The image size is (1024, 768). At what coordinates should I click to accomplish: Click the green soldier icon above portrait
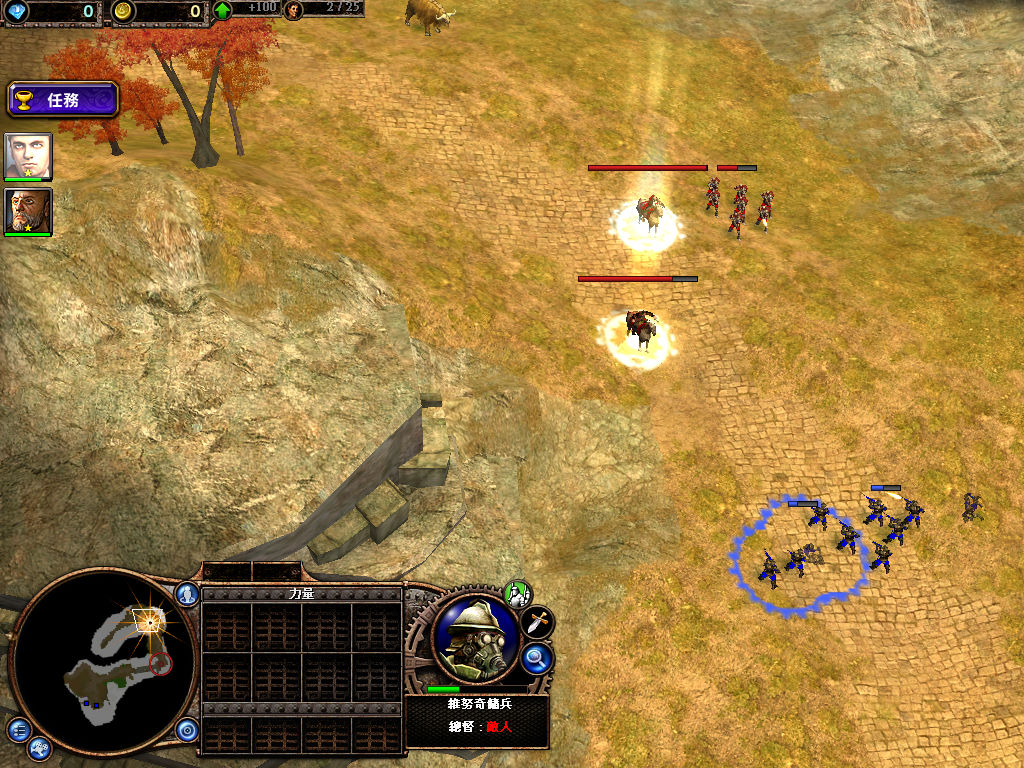pos(517,593)
